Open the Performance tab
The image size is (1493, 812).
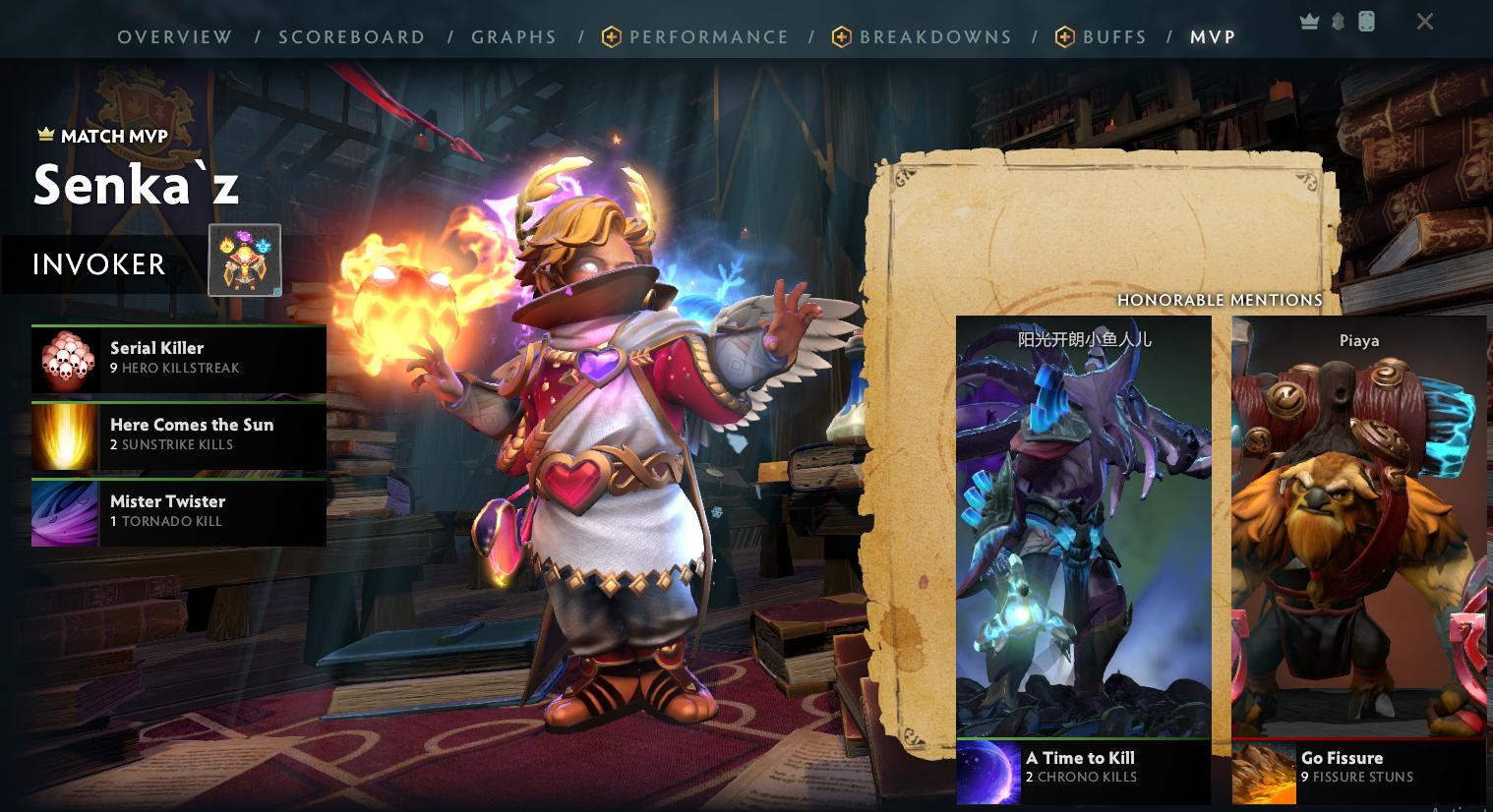708,37
